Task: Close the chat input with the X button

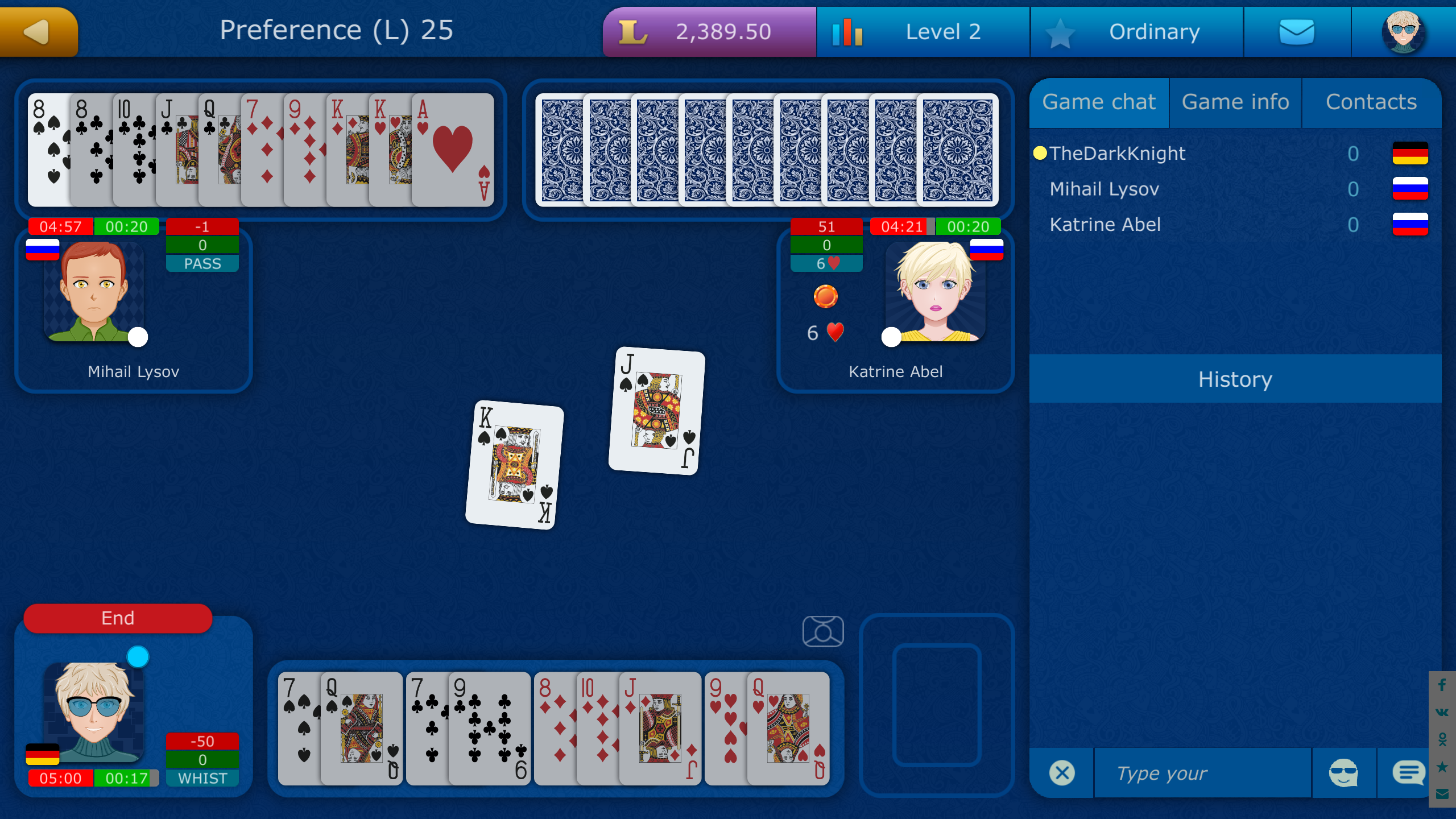Action: click(x=1061, y=772)
